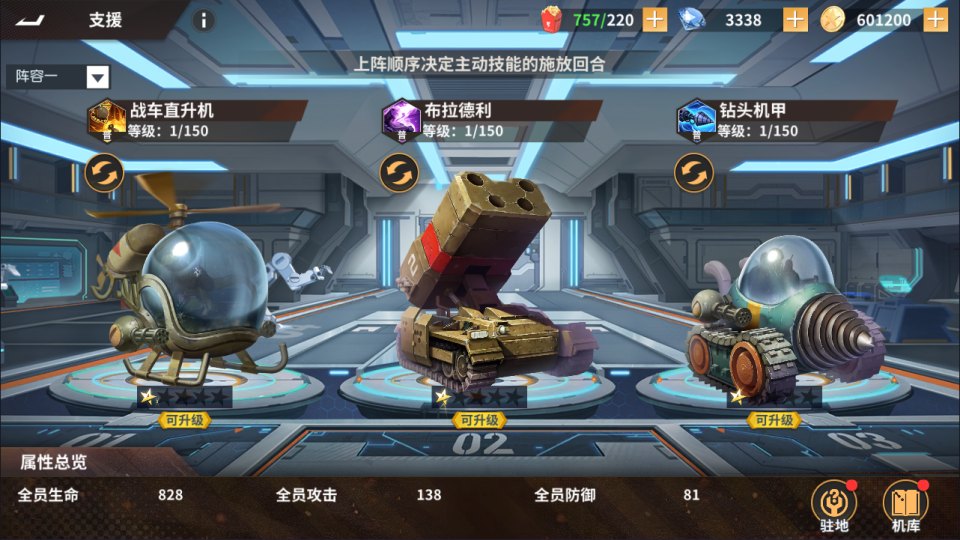Swap out the 战车直升机 support unit
960x540 pixels.
click(x=104, y=173)
